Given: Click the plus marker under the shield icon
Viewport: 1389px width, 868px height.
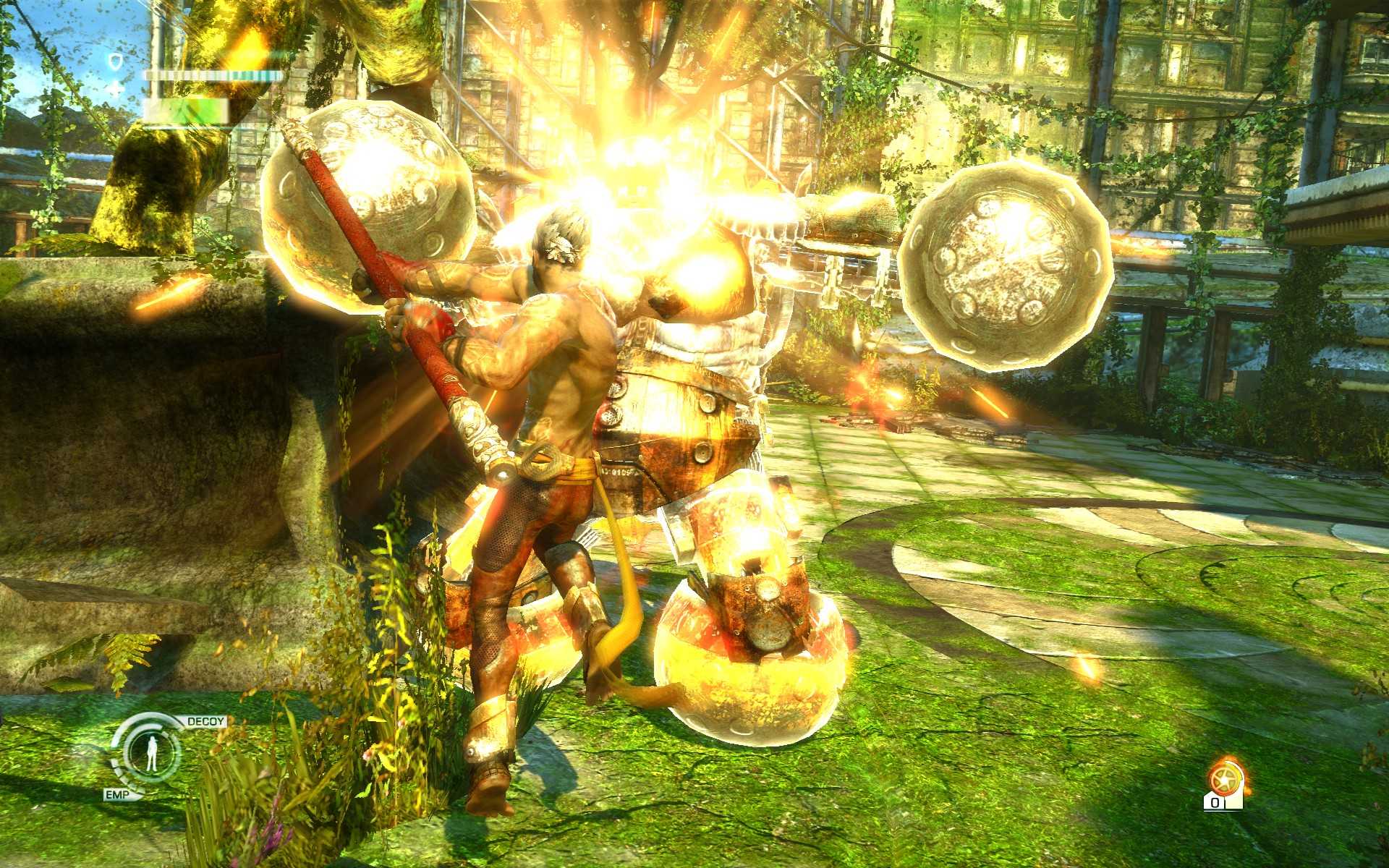Looking at the screenshot, I should (x=116, y=88).
